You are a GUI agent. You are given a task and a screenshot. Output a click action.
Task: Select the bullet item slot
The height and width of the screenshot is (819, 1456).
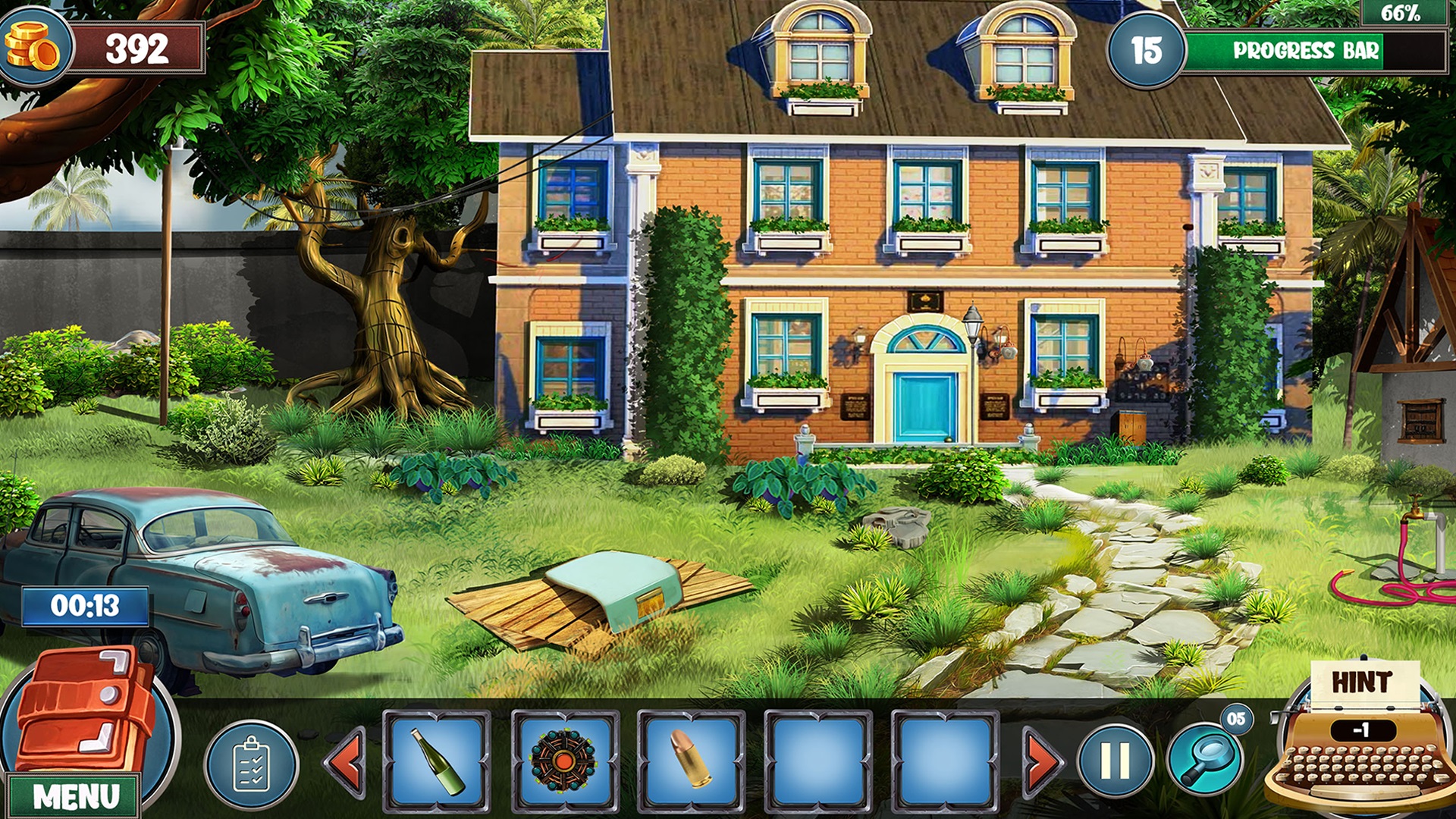[690, 761]
